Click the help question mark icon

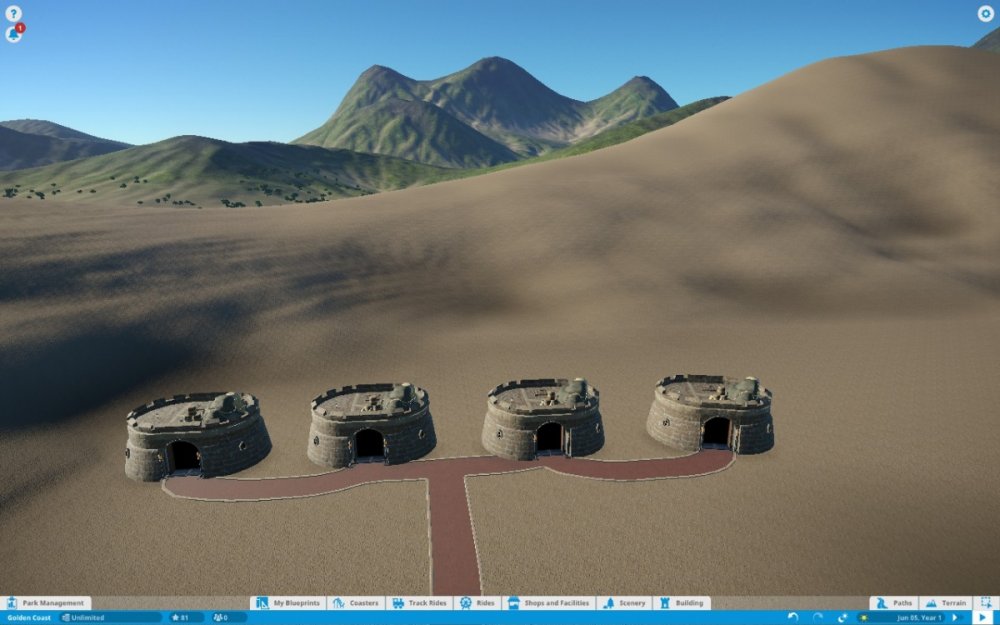14,14
